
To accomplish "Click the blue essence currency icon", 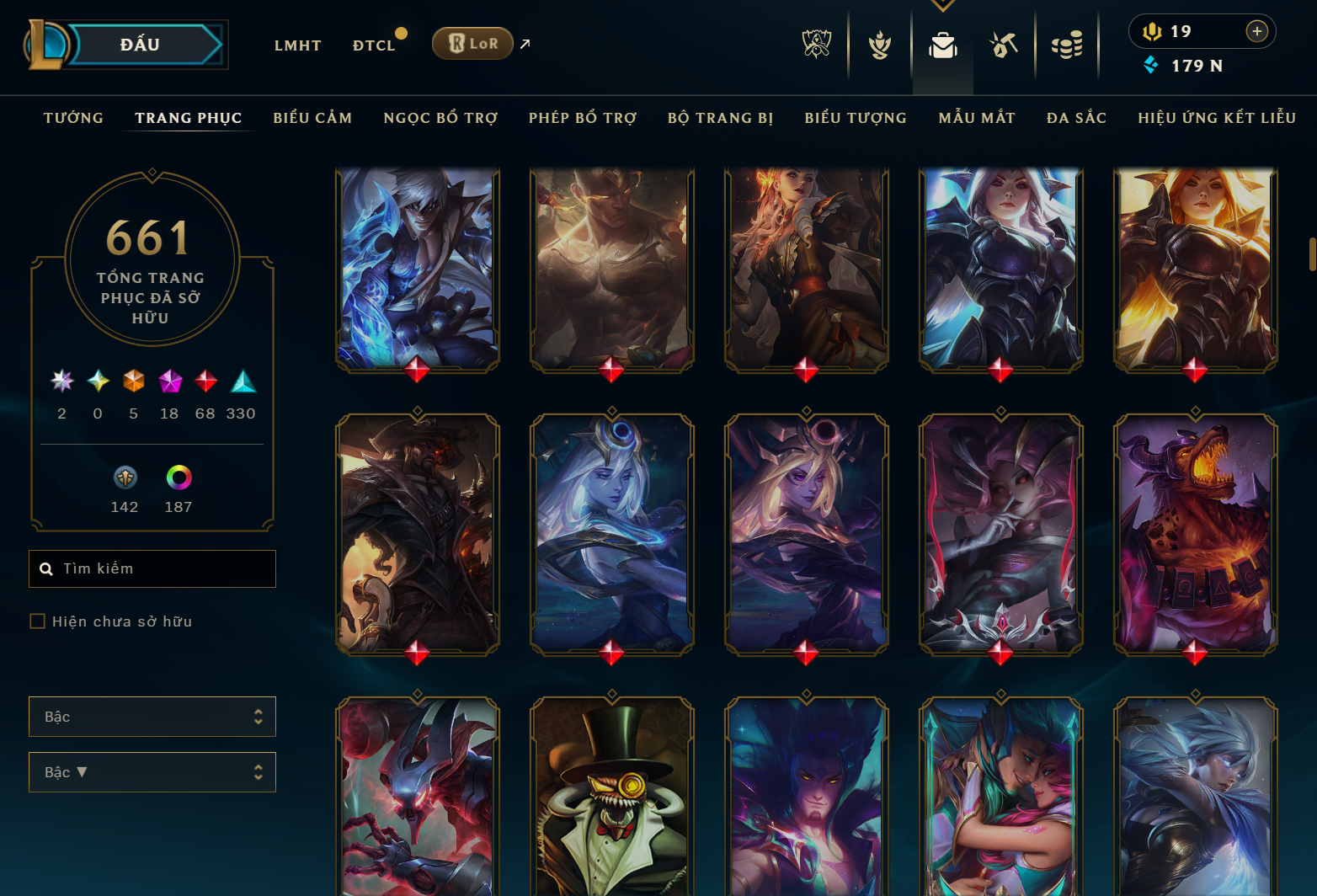I will coord(1149,65).
